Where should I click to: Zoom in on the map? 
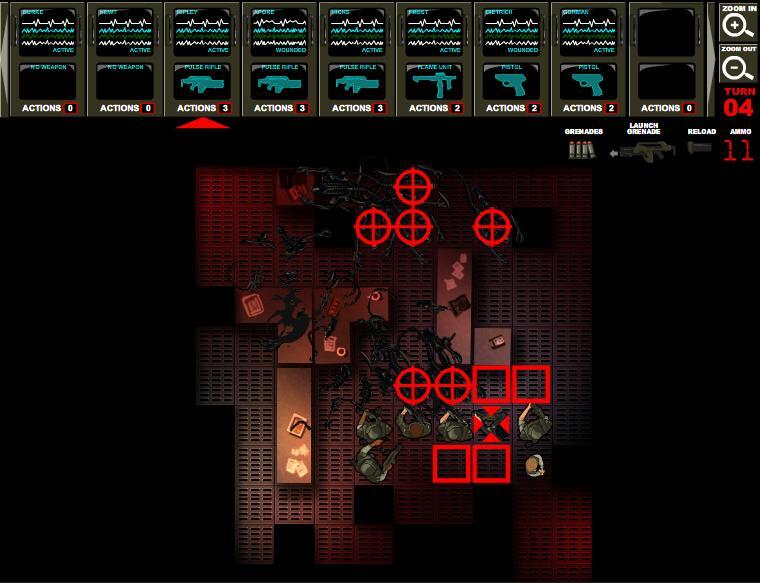pyautogui.click(x=738, y=23)
